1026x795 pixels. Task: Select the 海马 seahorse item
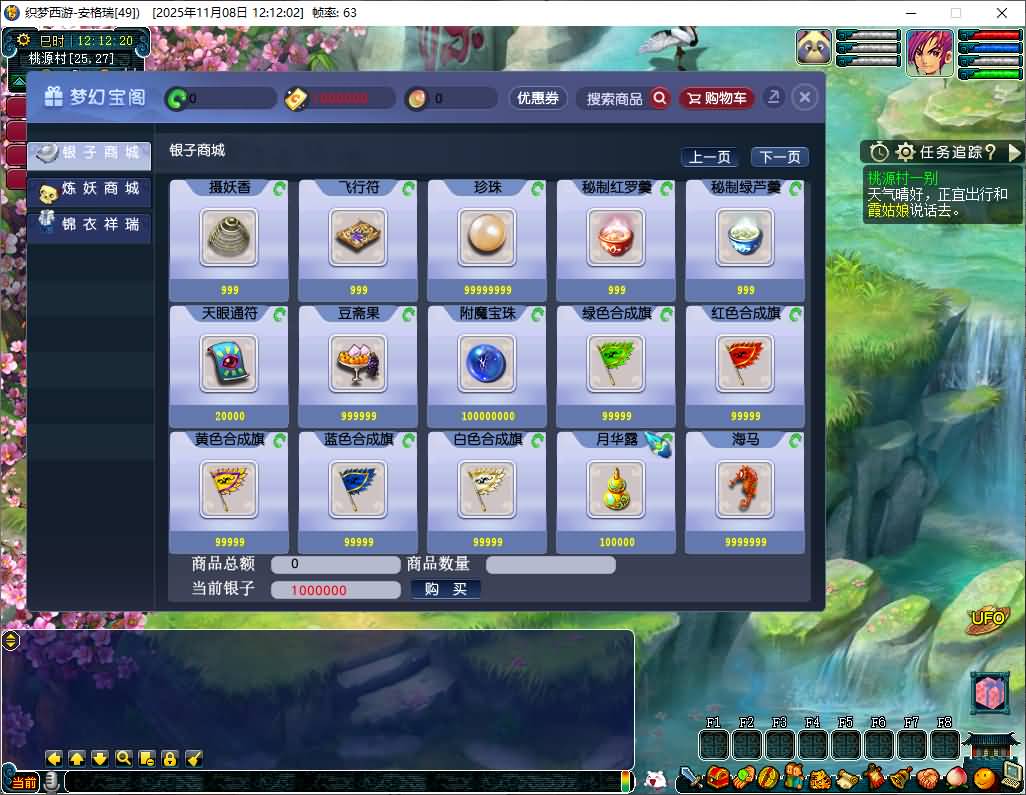tap(745, 489)
